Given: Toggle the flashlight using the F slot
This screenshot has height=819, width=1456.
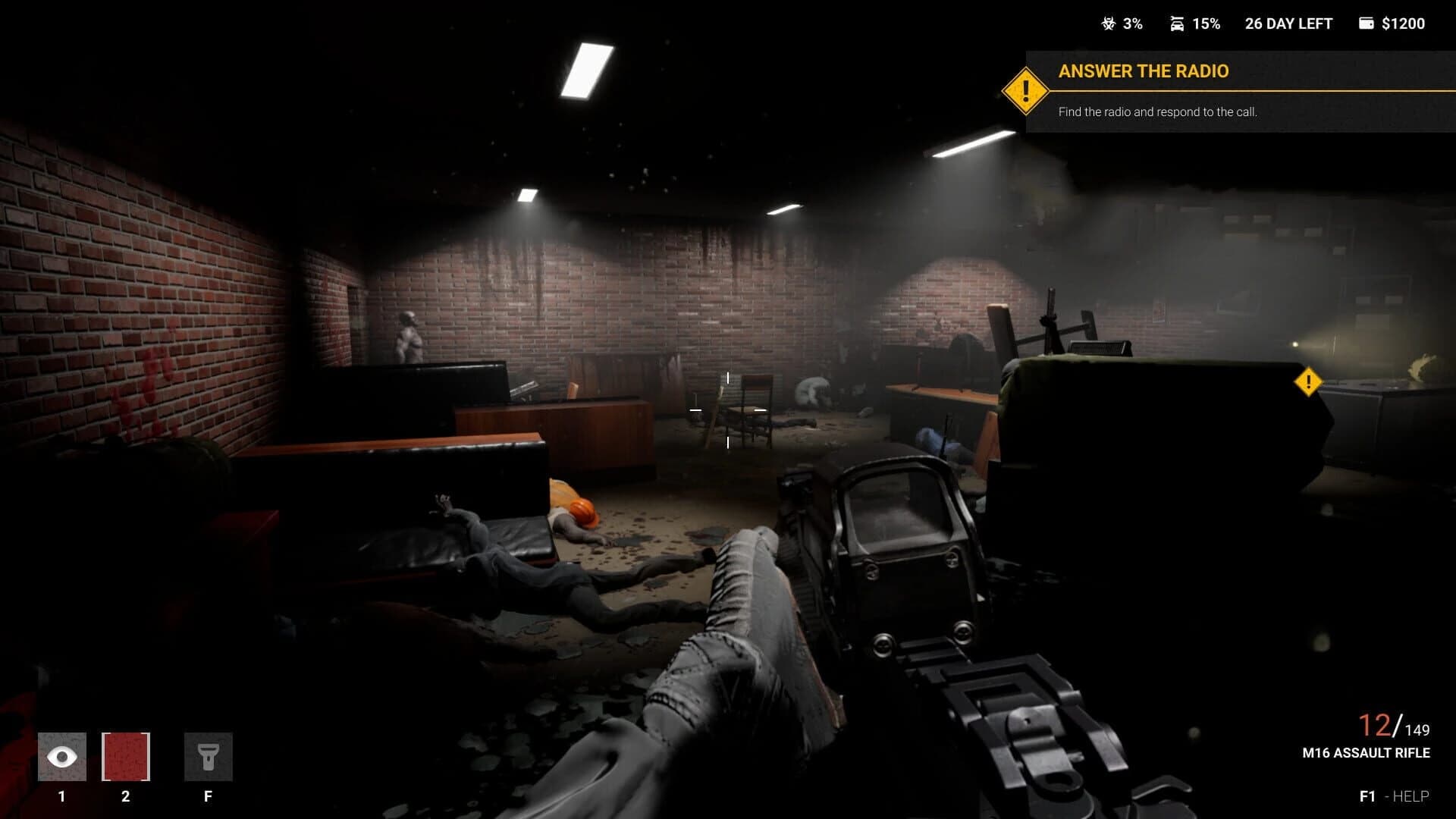Looking at the screenshot, I should pyautogui.click(x=209, y=756).
